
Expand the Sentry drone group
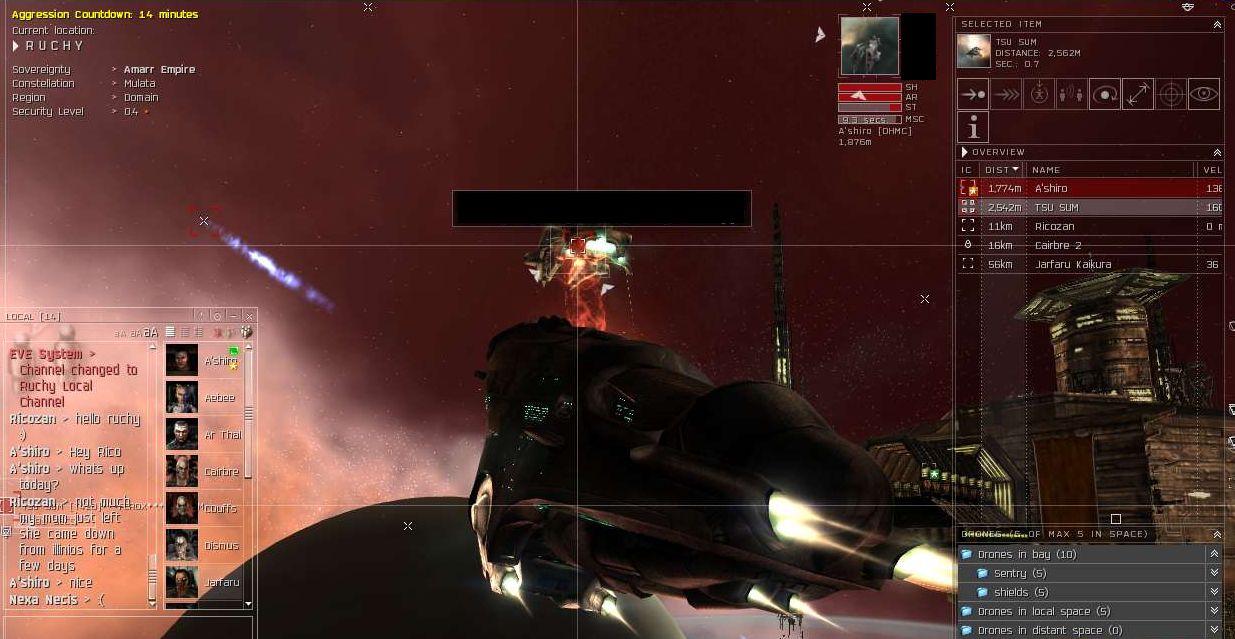pyautogui.click(x=1214, y=573)
